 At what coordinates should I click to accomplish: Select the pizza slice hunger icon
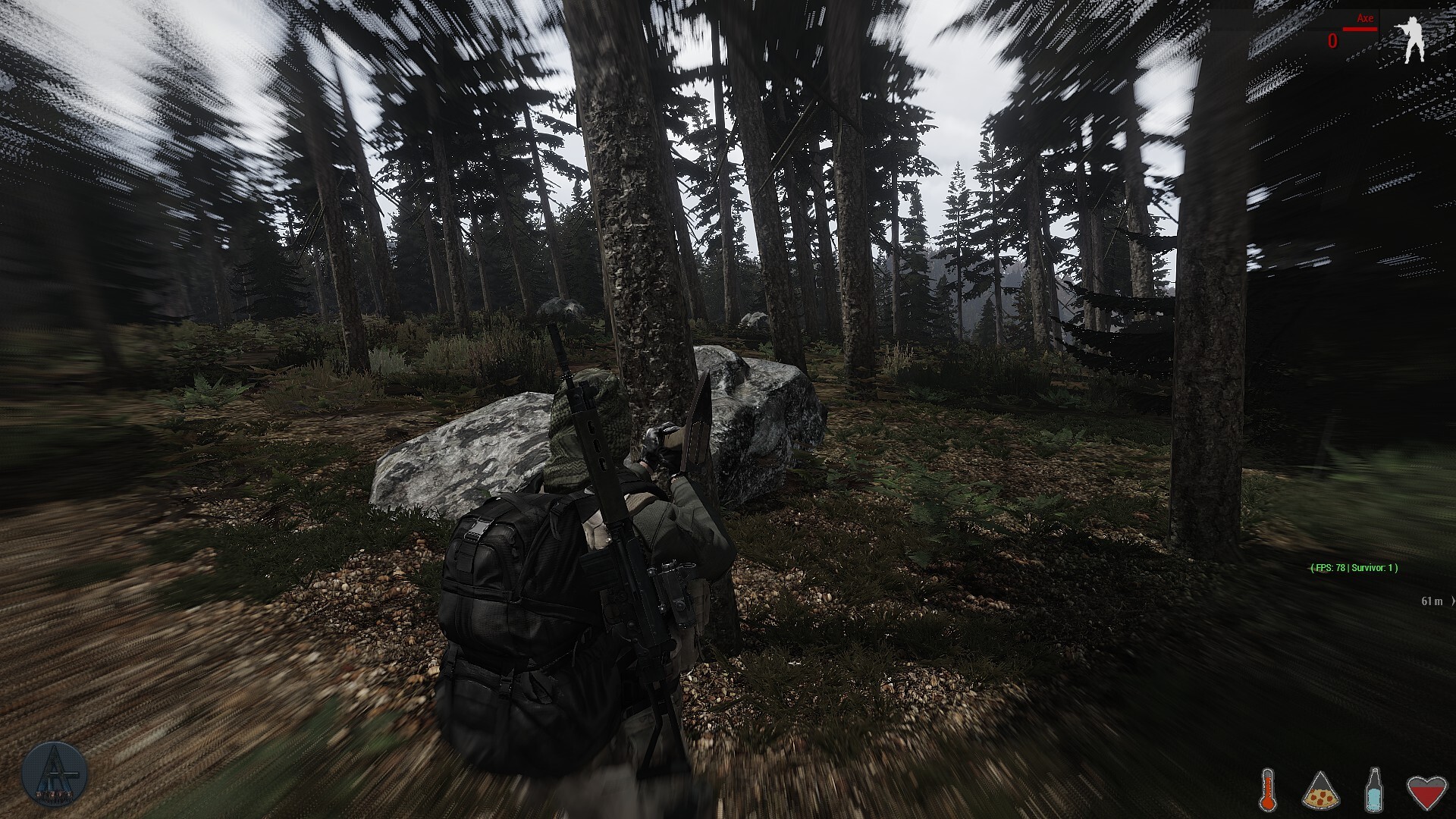1321,790
